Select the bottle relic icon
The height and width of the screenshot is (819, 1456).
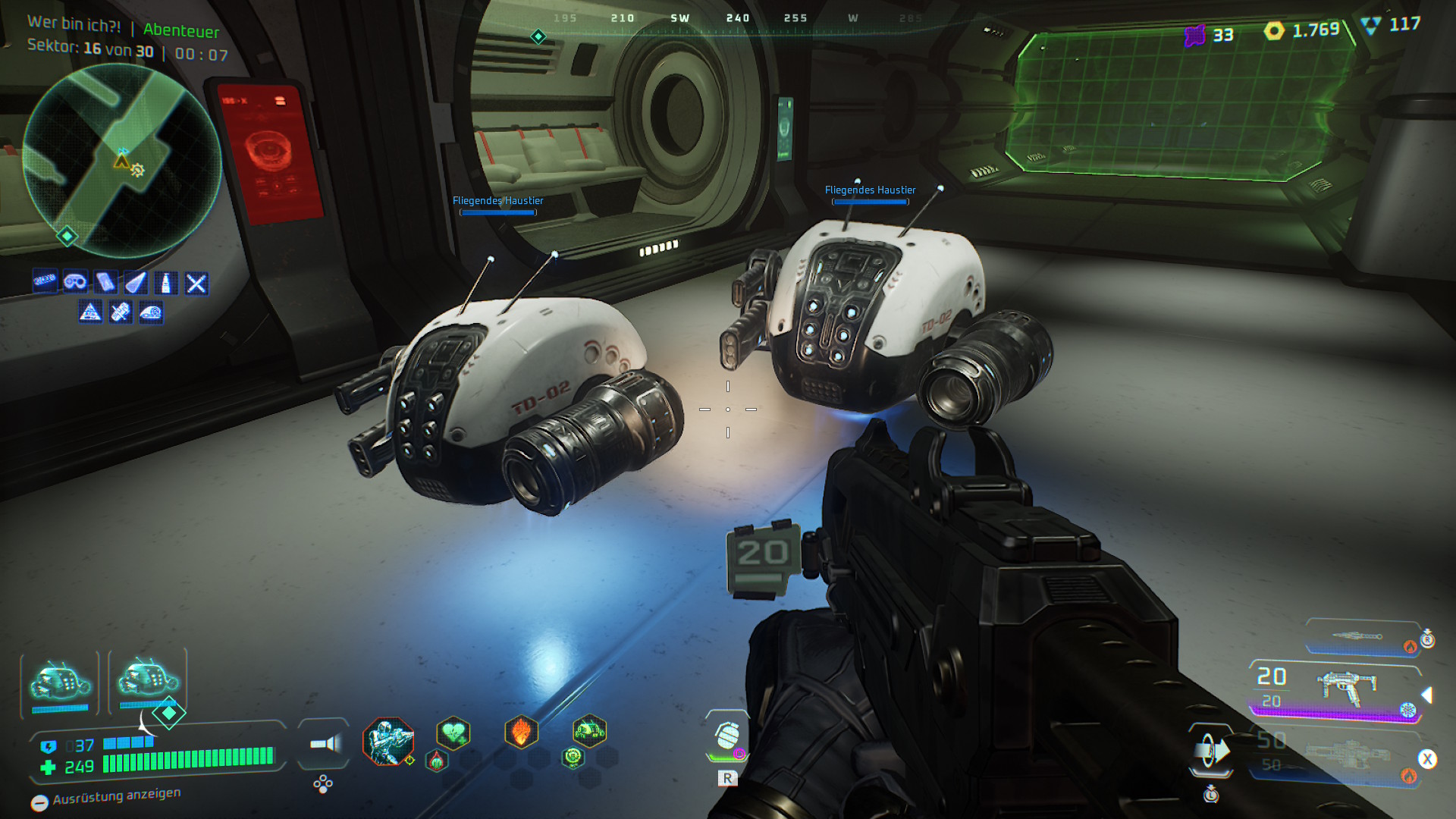(x=165, y=284)
